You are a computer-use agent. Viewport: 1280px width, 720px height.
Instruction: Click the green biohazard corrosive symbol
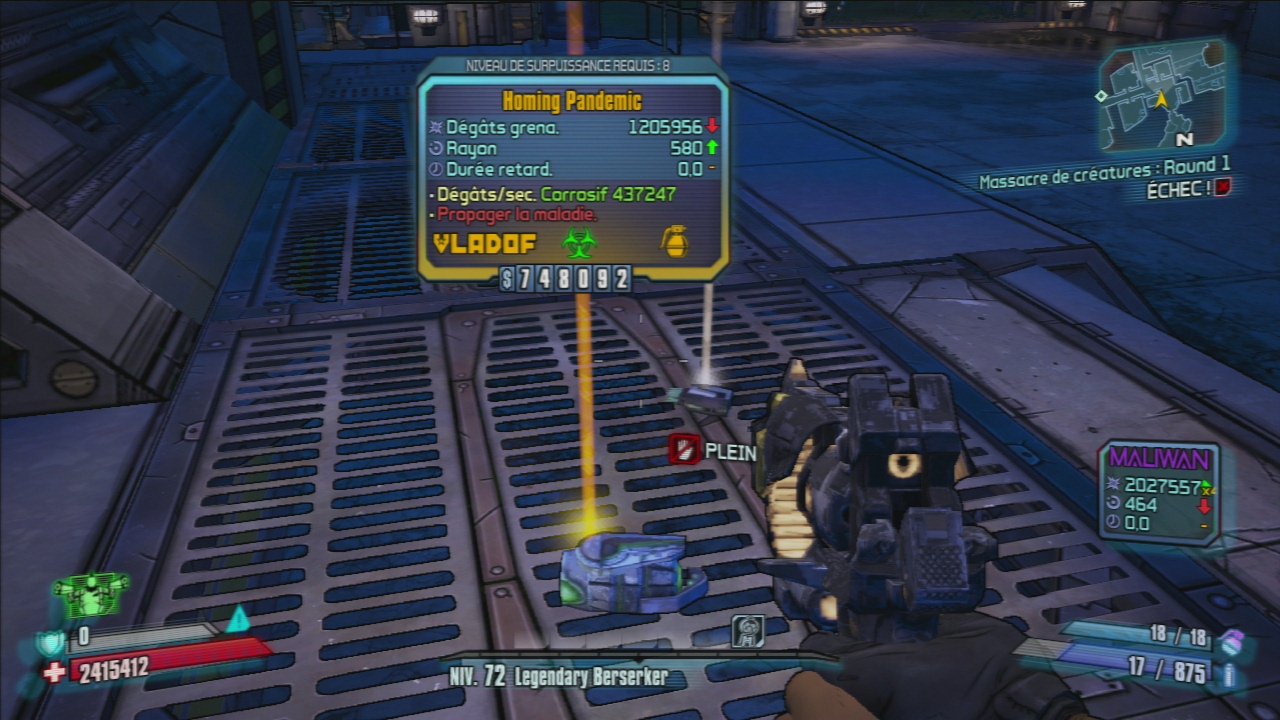click(x=578, y=241)
